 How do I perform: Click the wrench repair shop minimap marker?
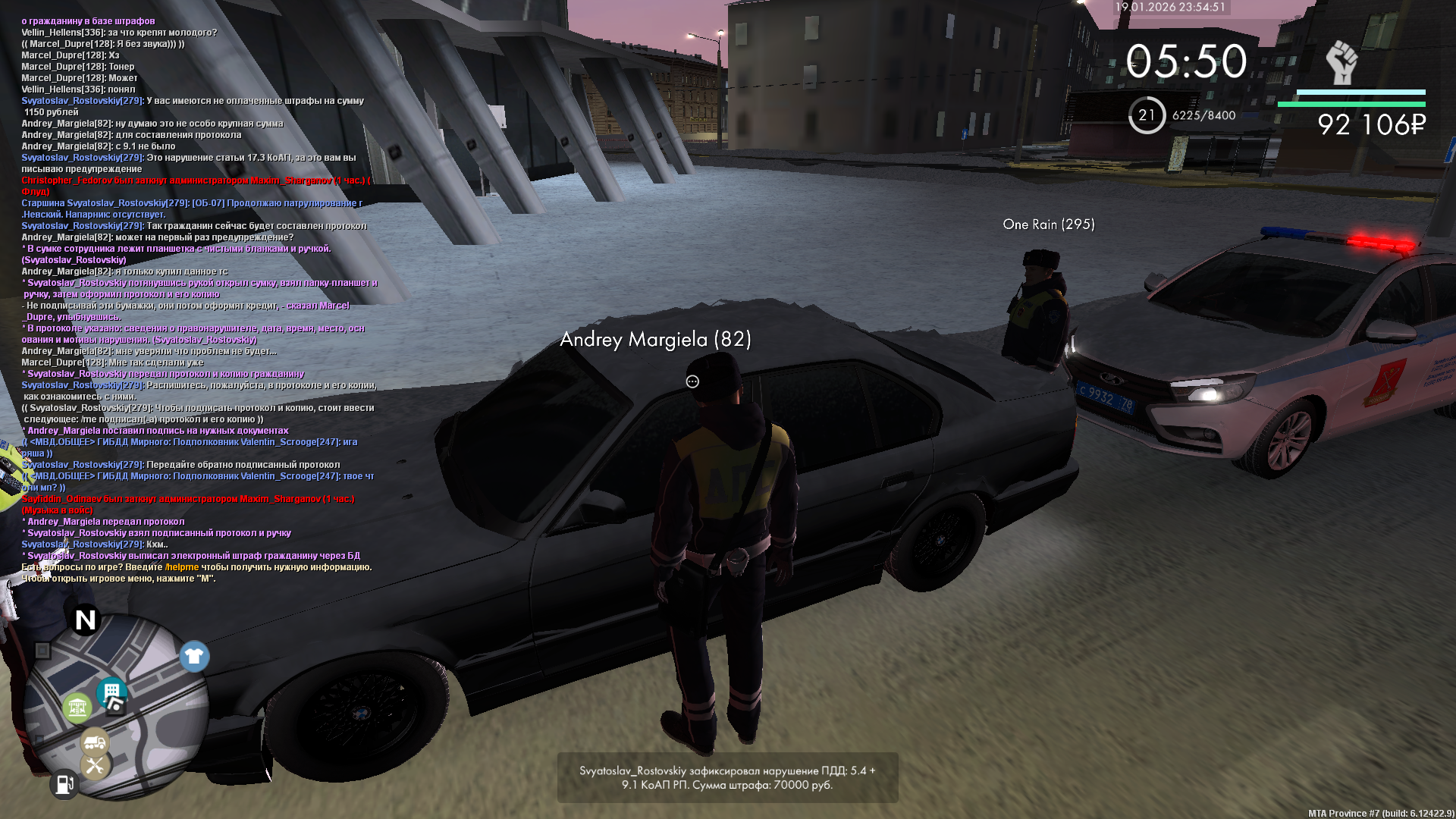pos(96,765)
